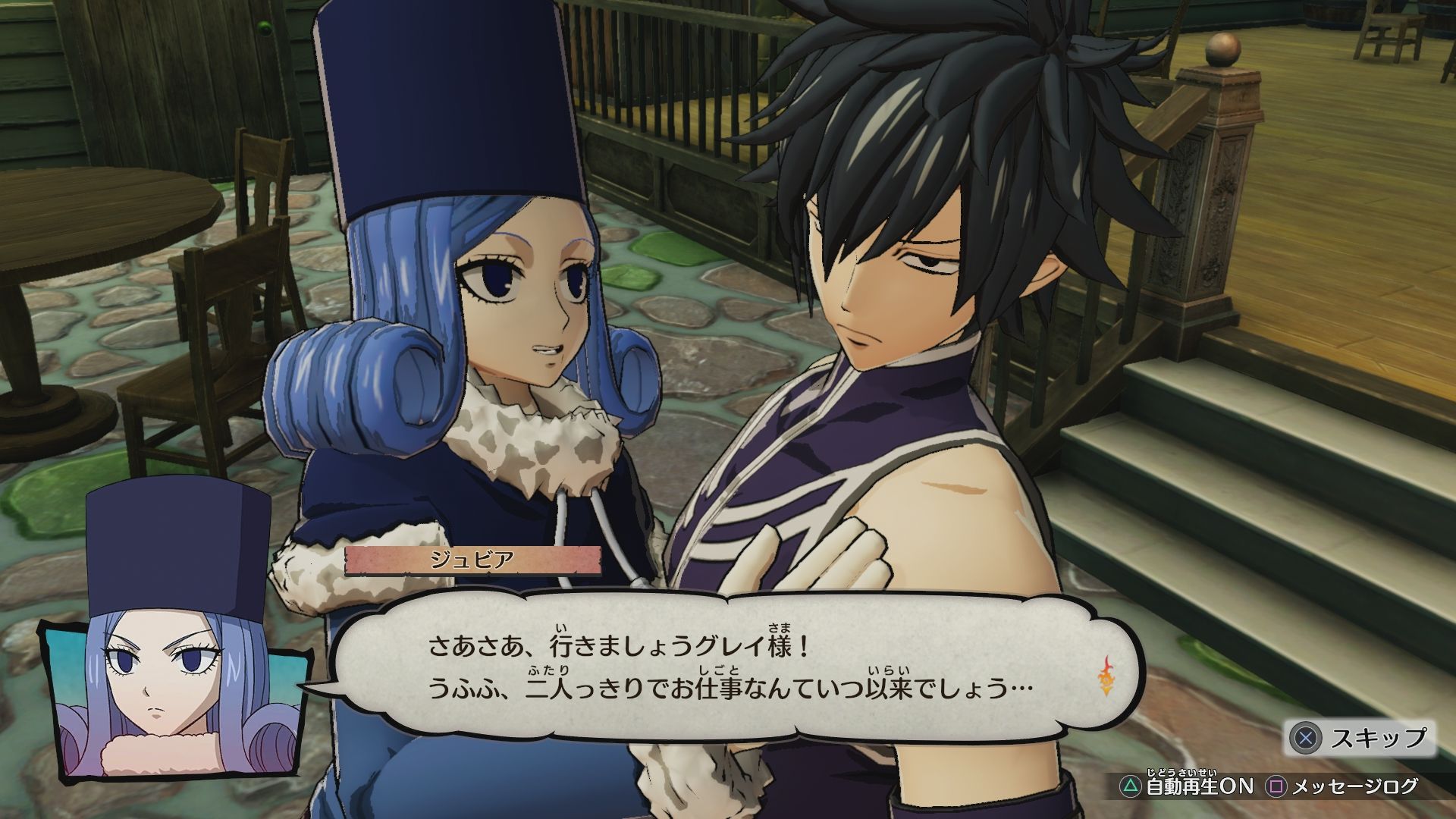Toggle the 自動再生ON auto-play option

[x=1188, y=786]
